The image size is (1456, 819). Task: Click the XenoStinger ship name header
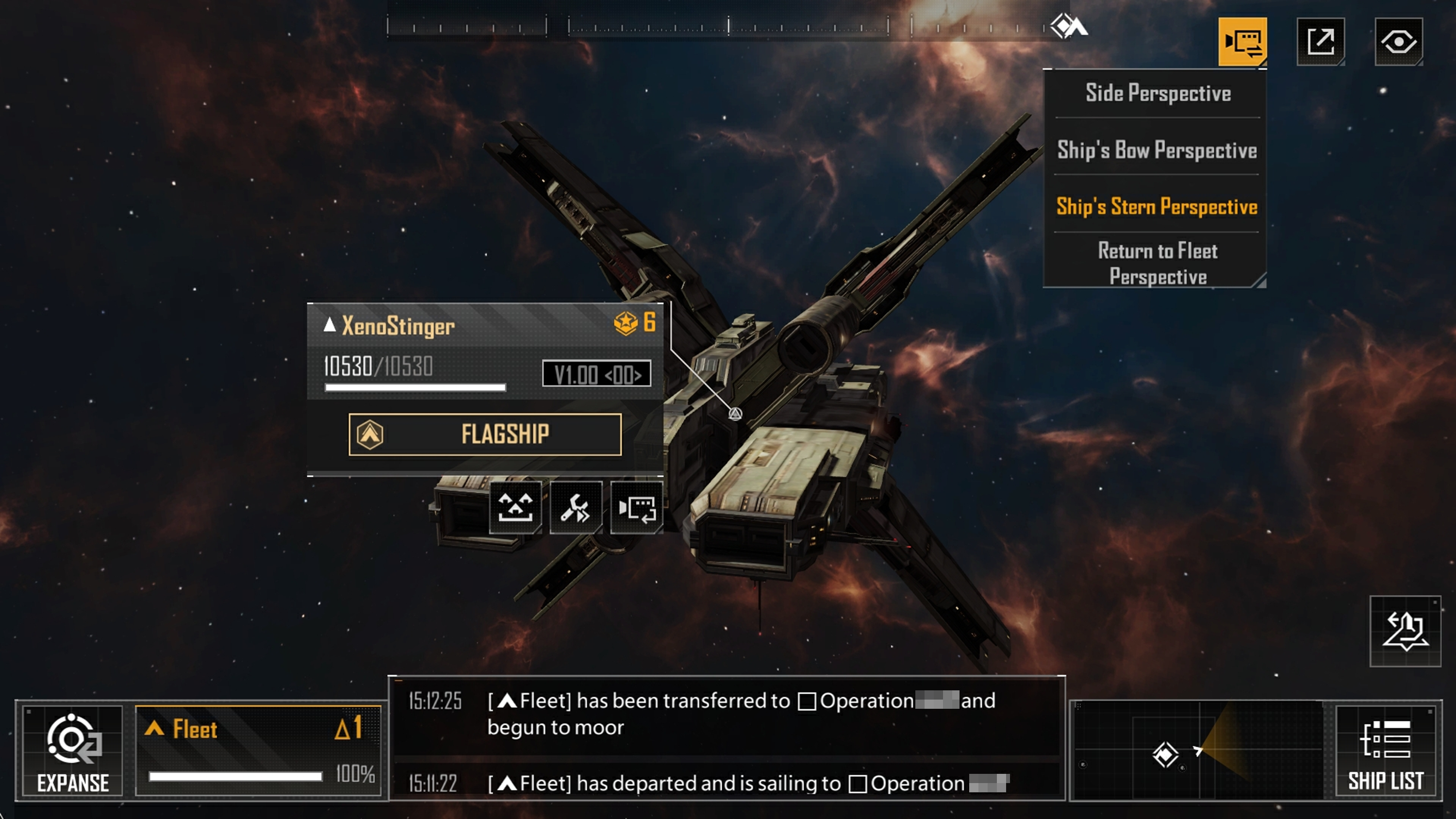point(398,326)
